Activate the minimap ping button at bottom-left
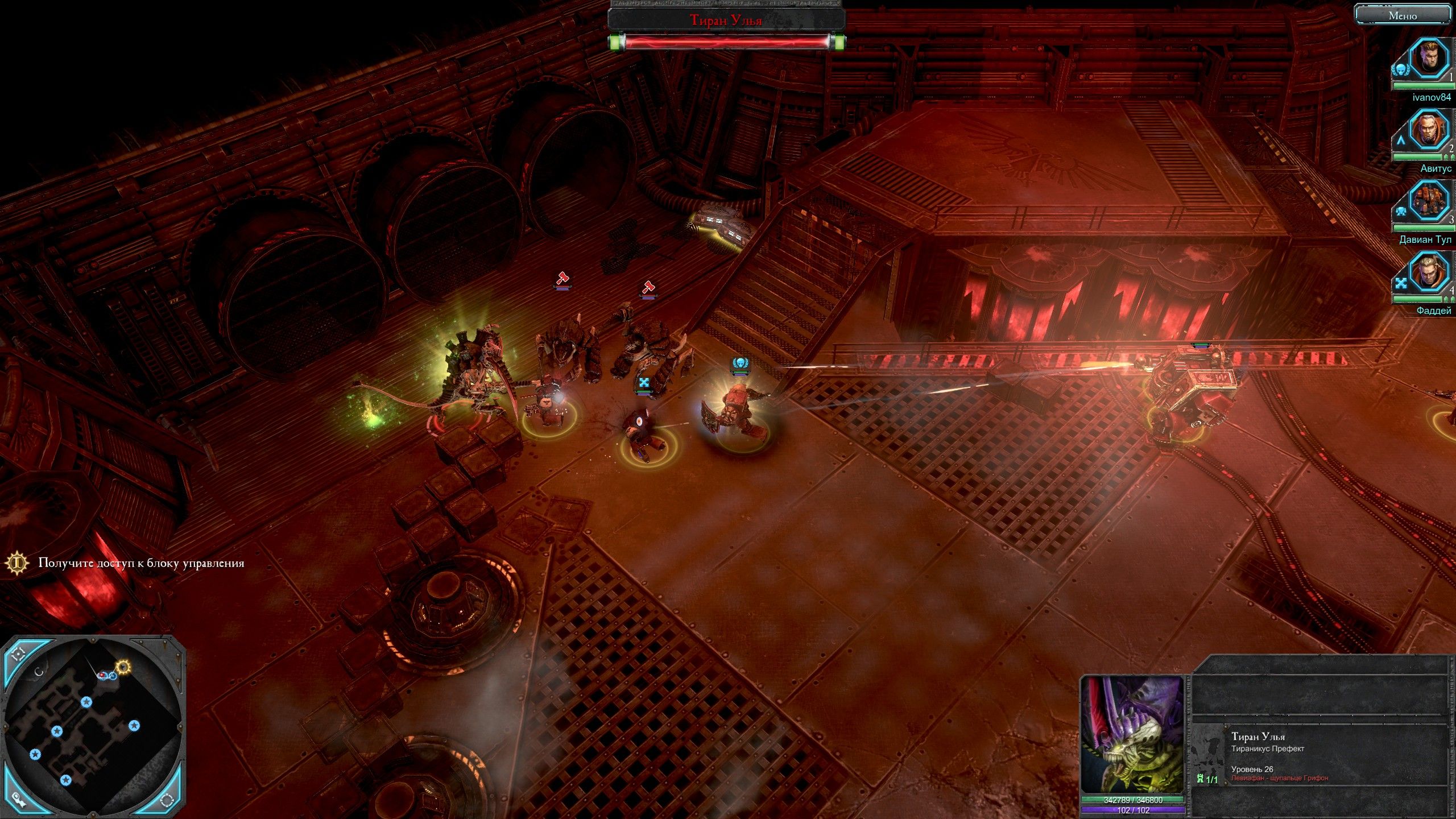The width and height of the screenshot is (1456, 819). (19, 799)
